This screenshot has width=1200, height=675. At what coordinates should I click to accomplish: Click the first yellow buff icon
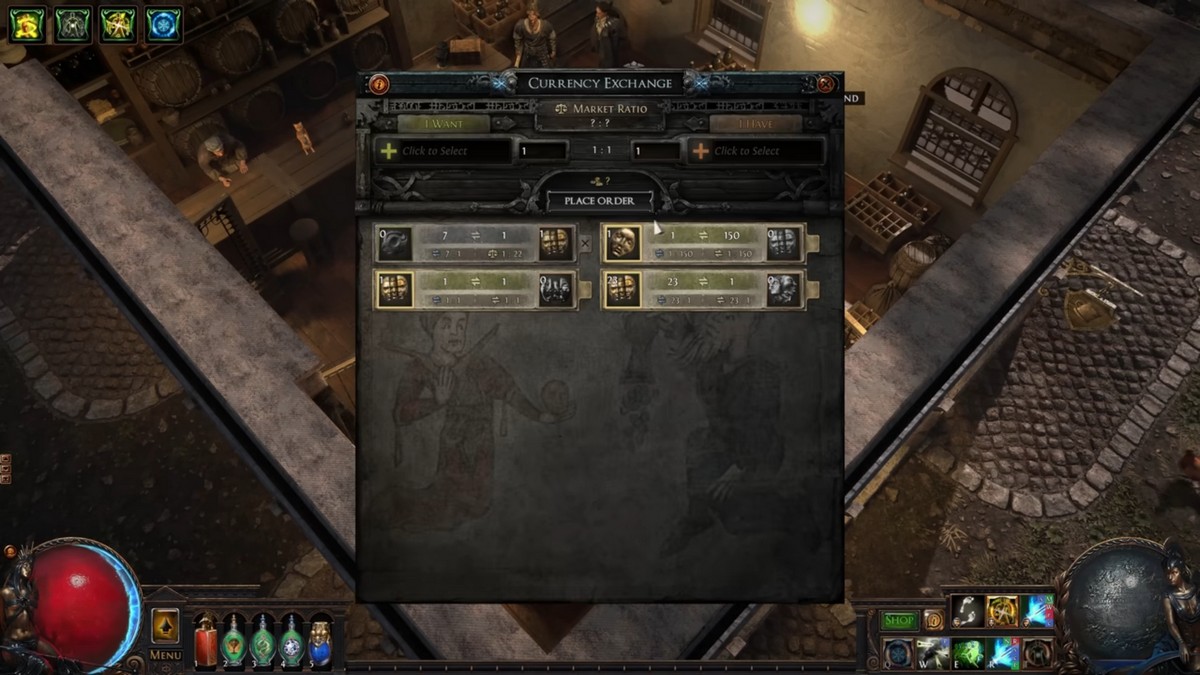(x=27, y=25)
